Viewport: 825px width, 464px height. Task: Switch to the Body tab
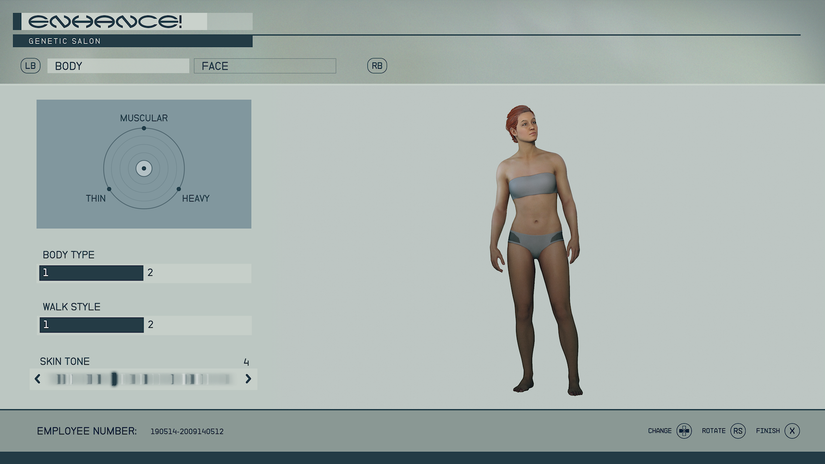tap(118, 66)
